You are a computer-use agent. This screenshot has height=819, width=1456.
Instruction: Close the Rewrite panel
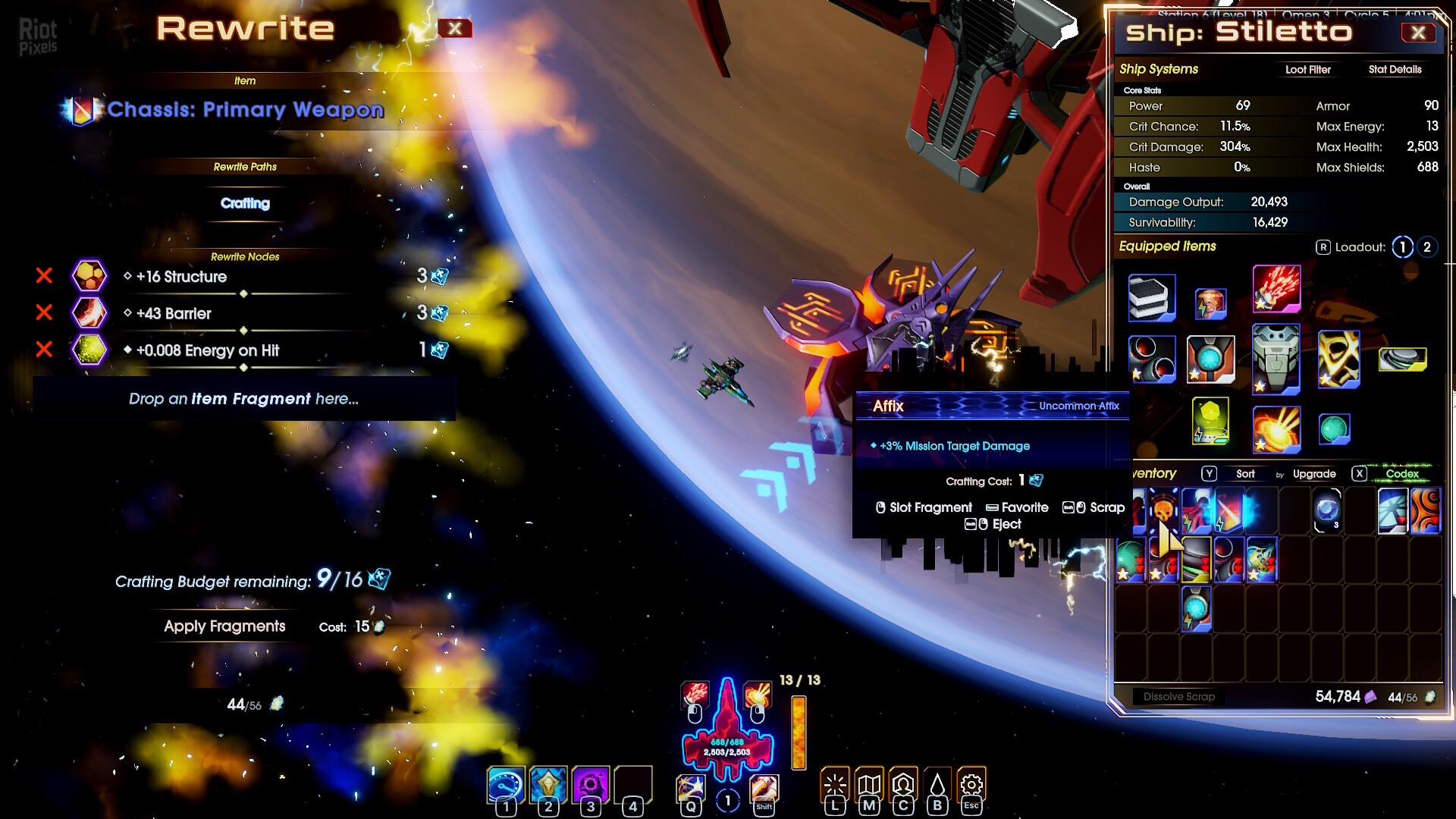(x=454, y=29)
